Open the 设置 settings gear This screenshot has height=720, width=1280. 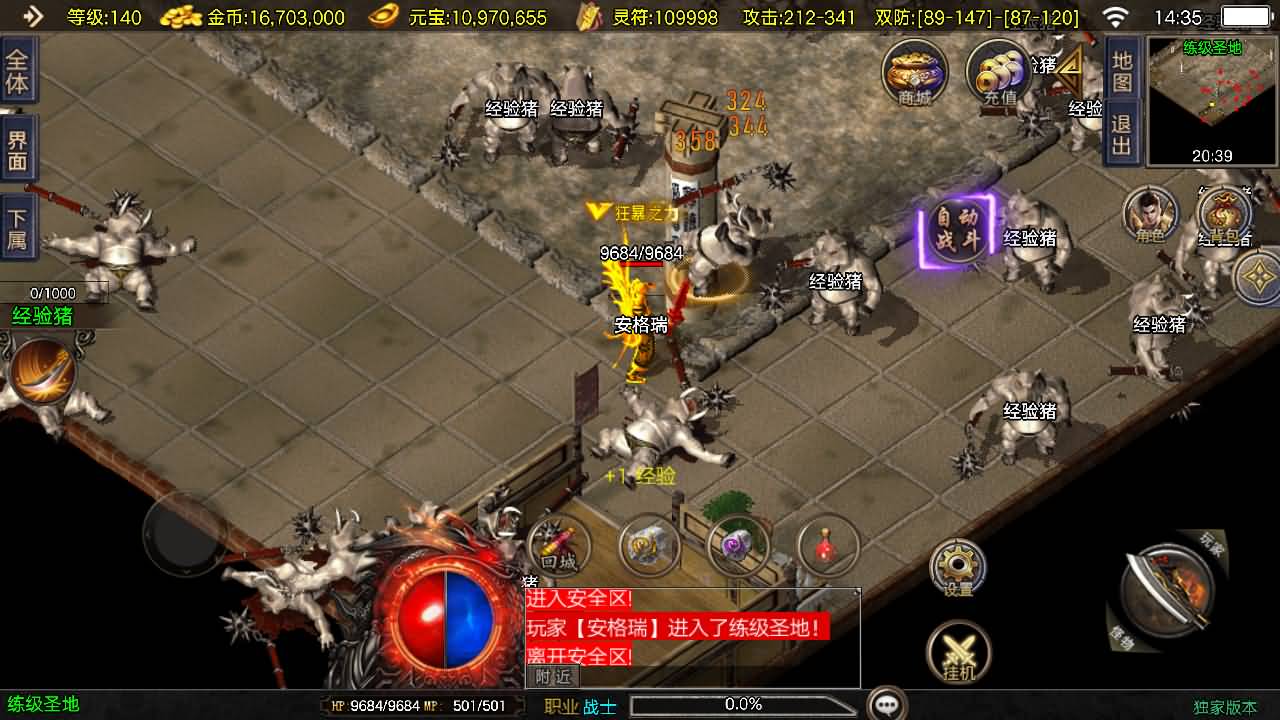coord(957,569)
